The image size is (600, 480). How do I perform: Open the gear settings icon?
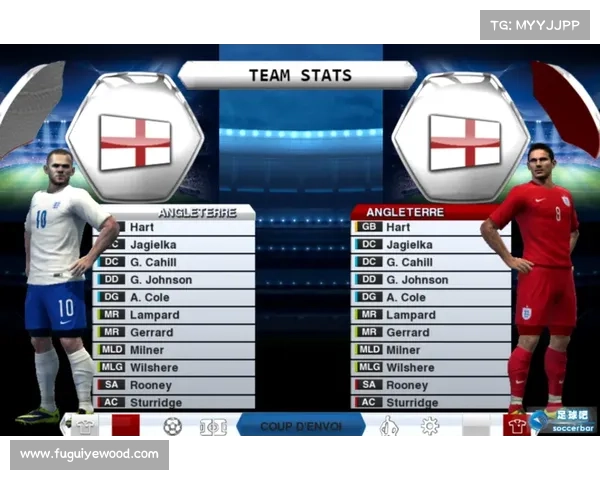pyautogui.click(x=430, y=426)
